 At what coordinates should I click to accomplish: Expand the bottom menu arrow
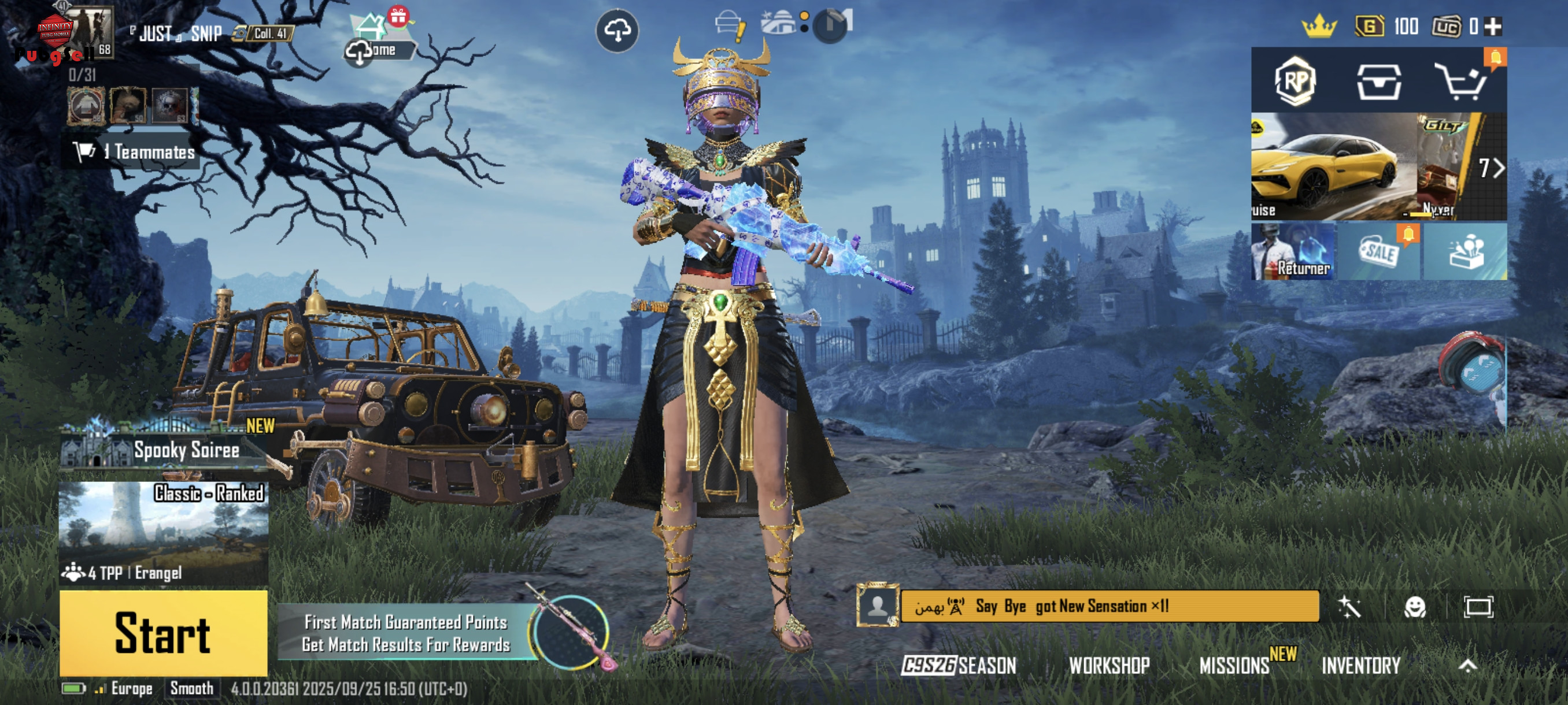click(x=1467, y=666)
